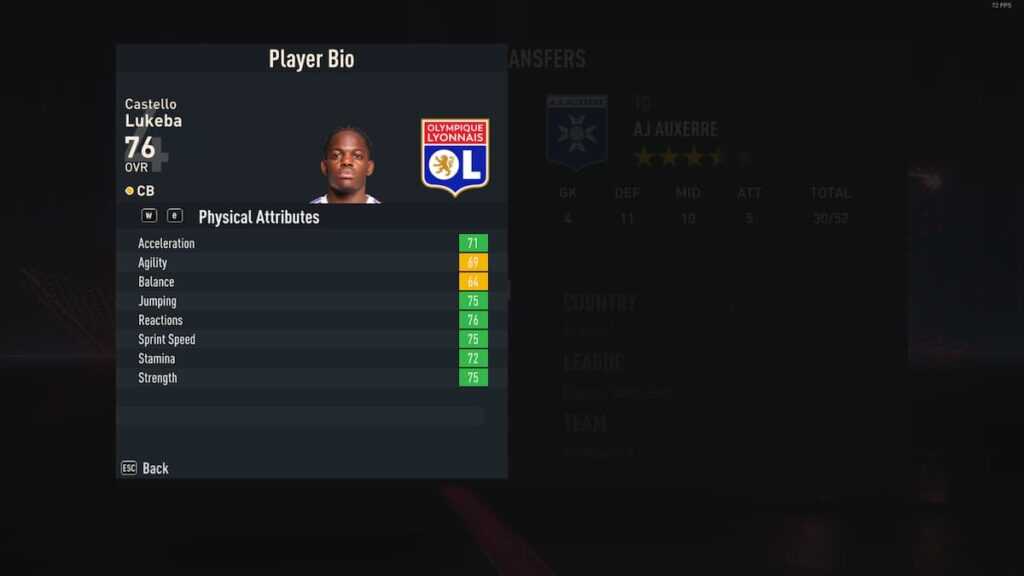Select the Acceleration attribute row
The height and width of the screenshot is (576, 1024).
(311, 243)
